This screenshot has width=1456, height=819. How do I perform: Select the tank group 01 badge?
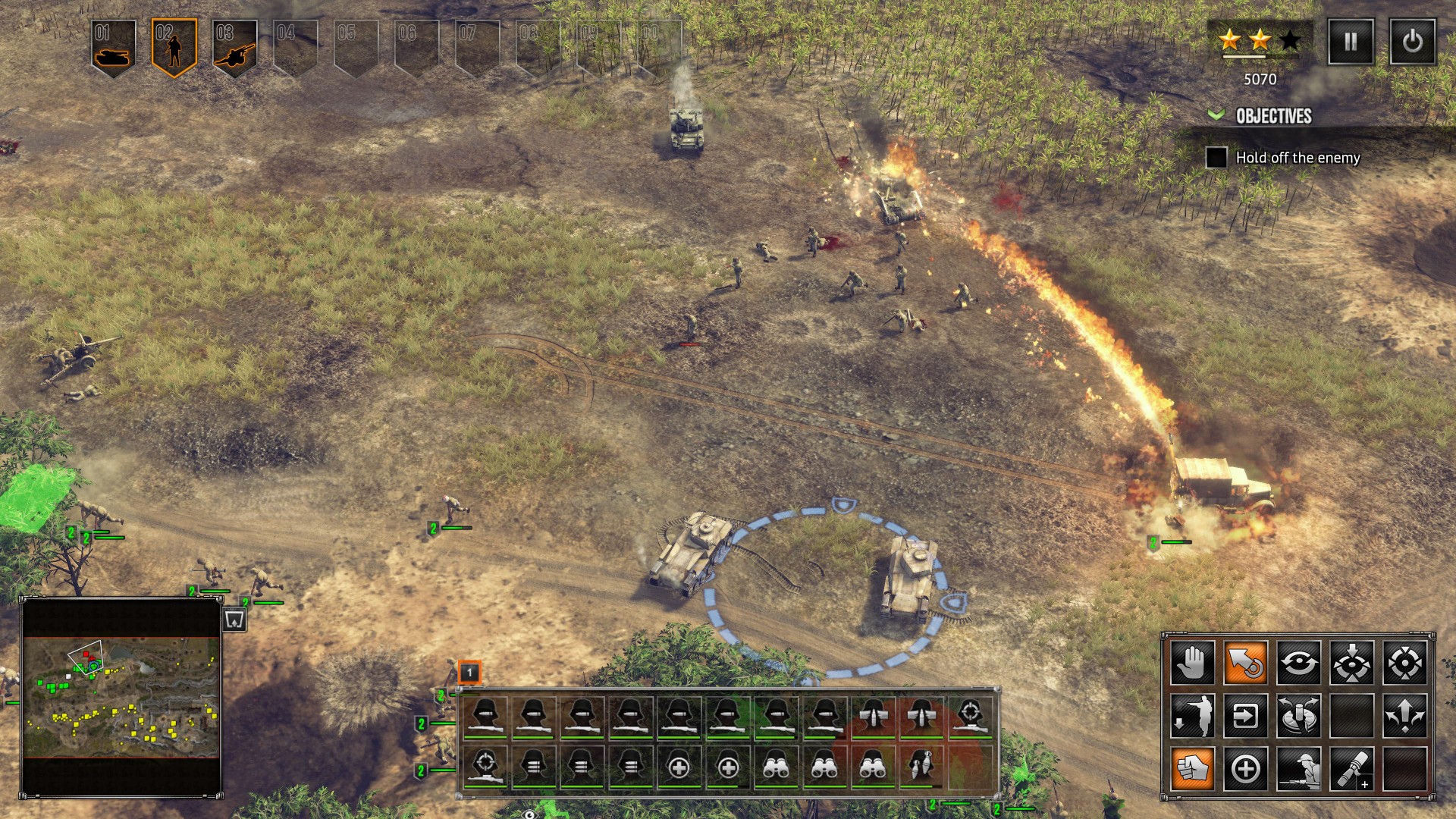tap(114, 47)
